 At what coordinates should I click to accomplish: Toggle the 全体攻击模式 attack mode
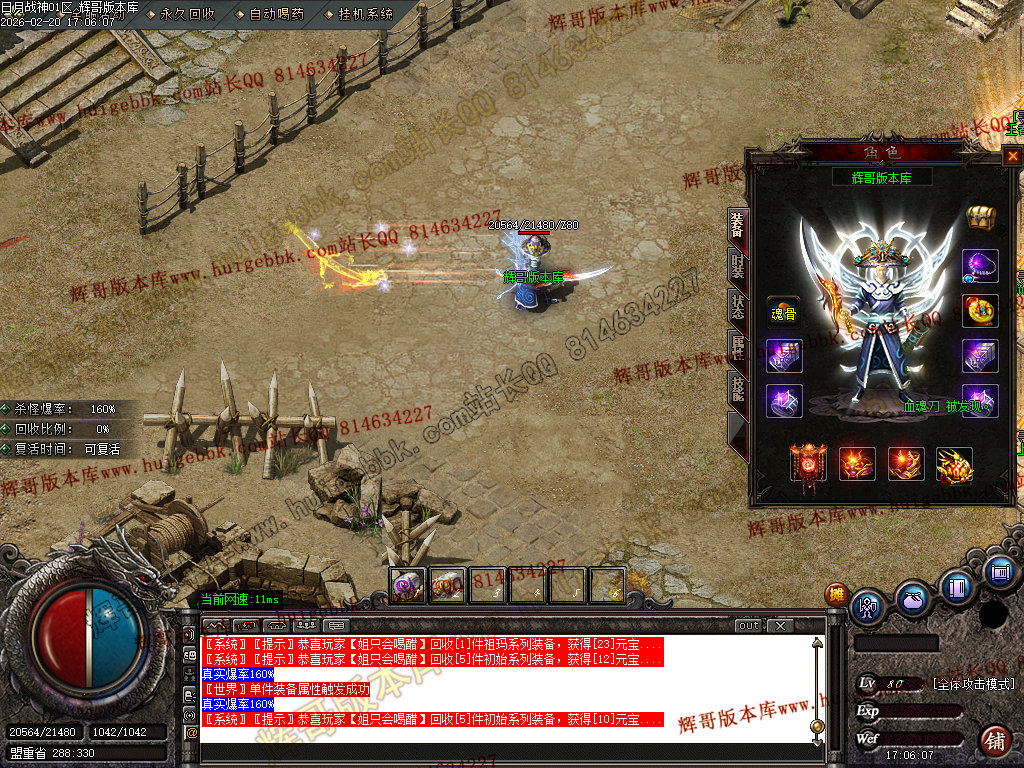coord(973,684)
